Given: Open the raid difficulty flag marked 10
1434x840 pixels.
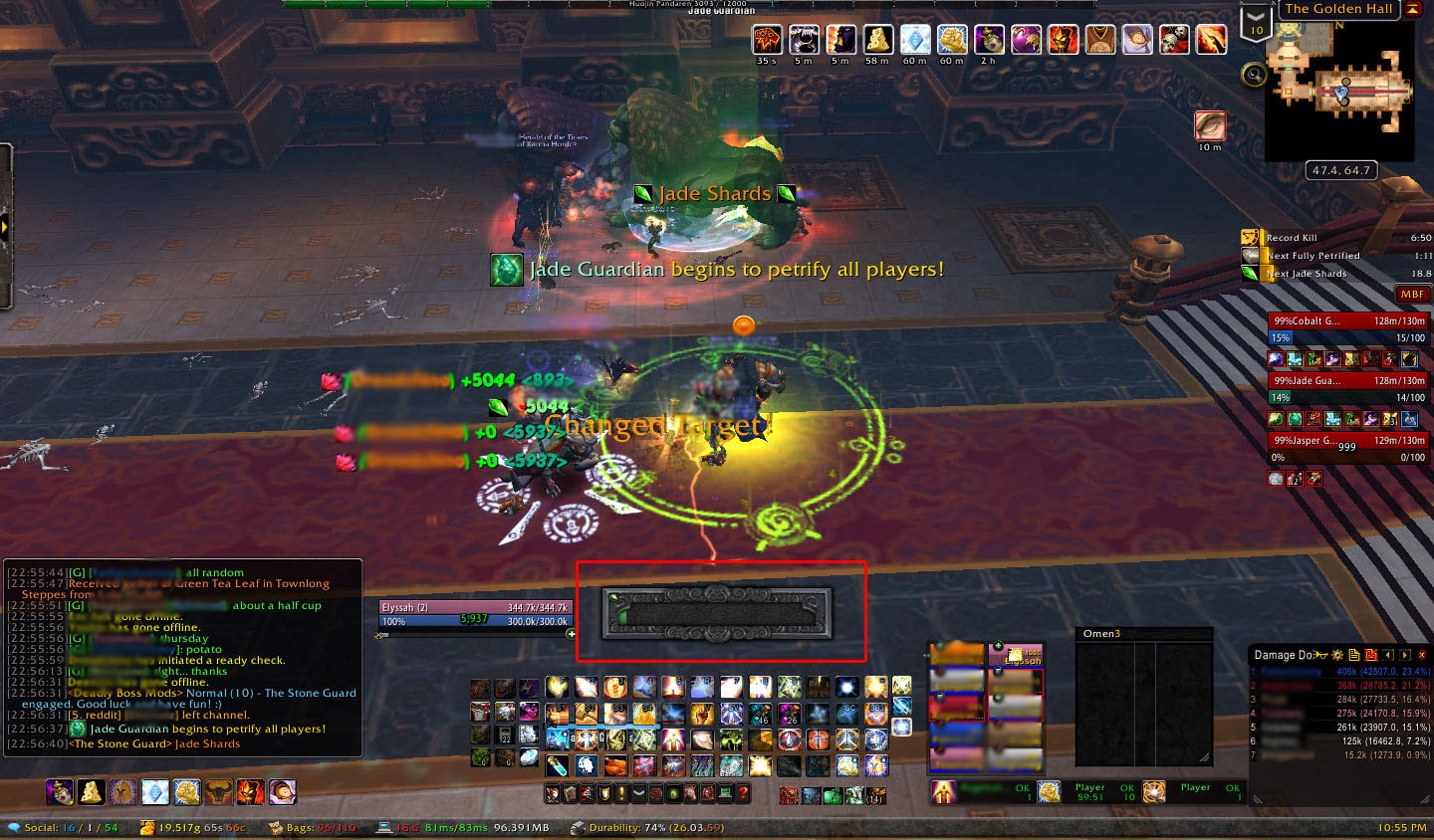Looking at the screenshot, I should click(1256, 22).
